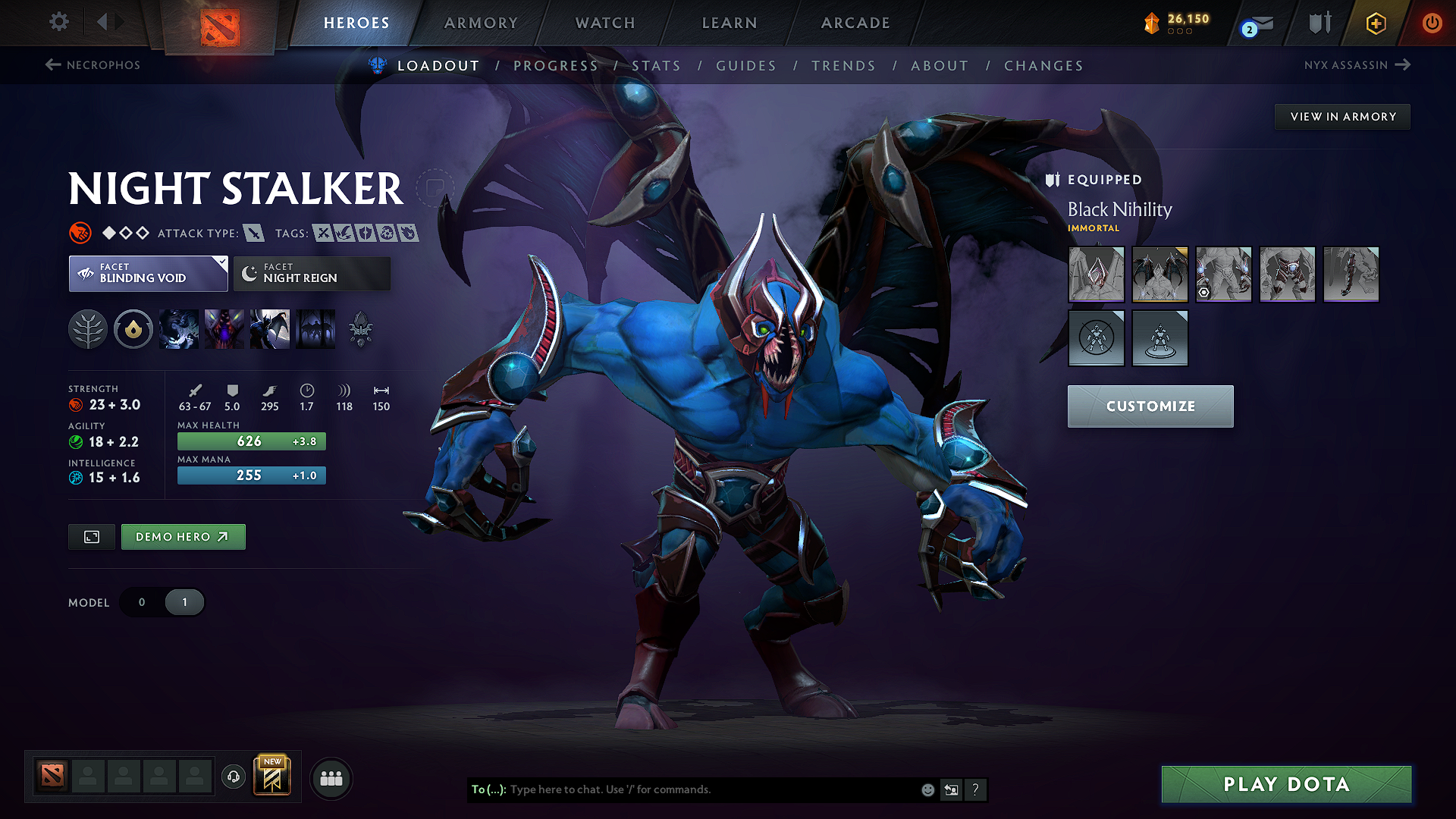Open the Stats section of the hero page

tap(657, 66)
